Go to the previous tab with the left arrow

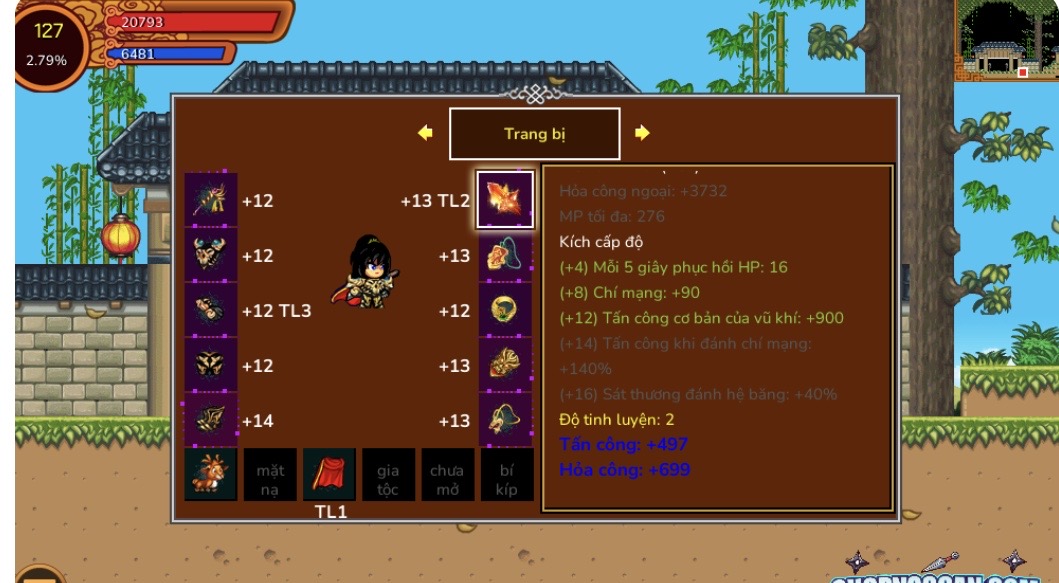[425, 133]
